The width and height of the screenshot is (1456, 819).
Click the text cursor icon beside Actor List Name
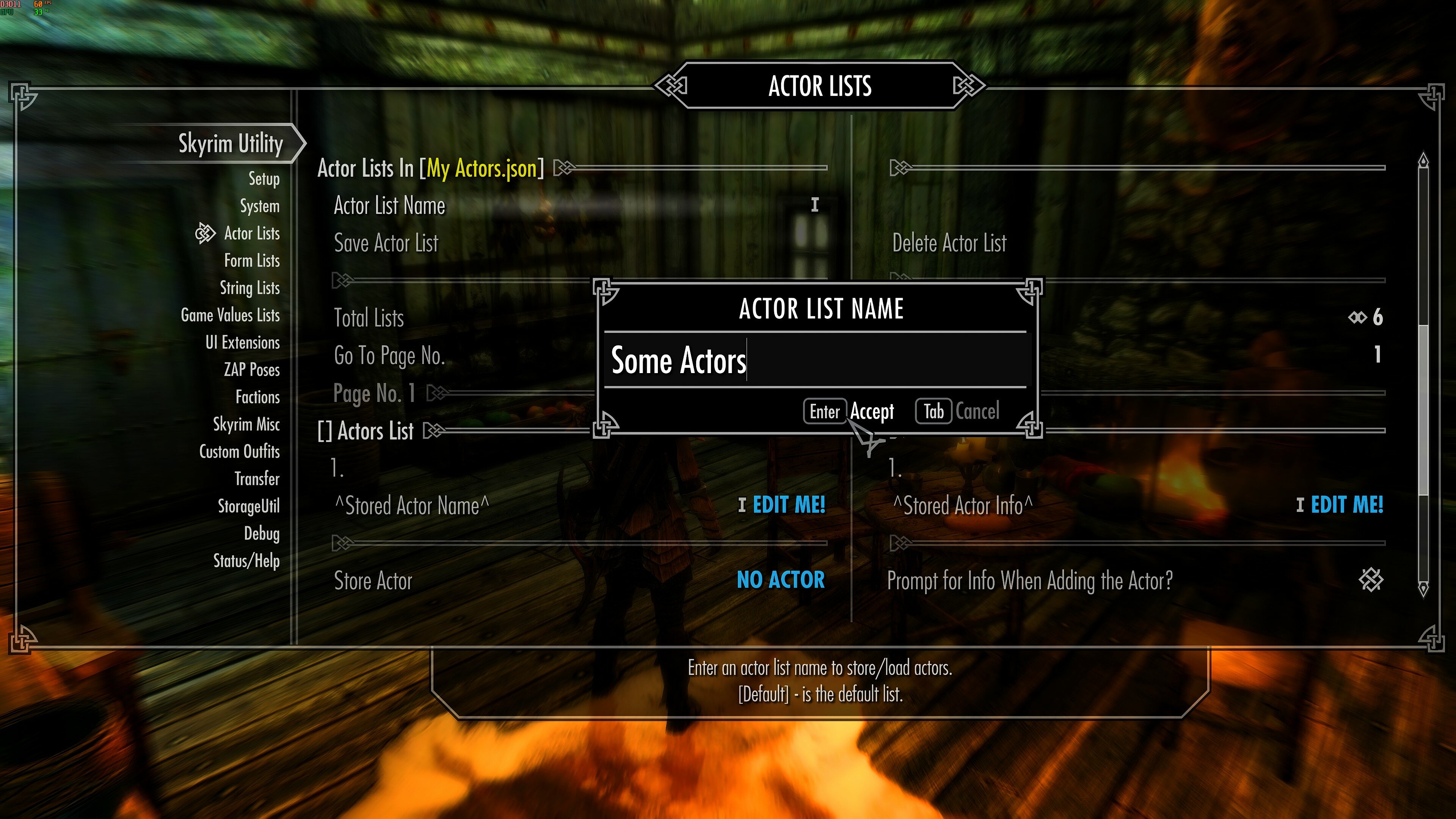click(x=814, y=205)
